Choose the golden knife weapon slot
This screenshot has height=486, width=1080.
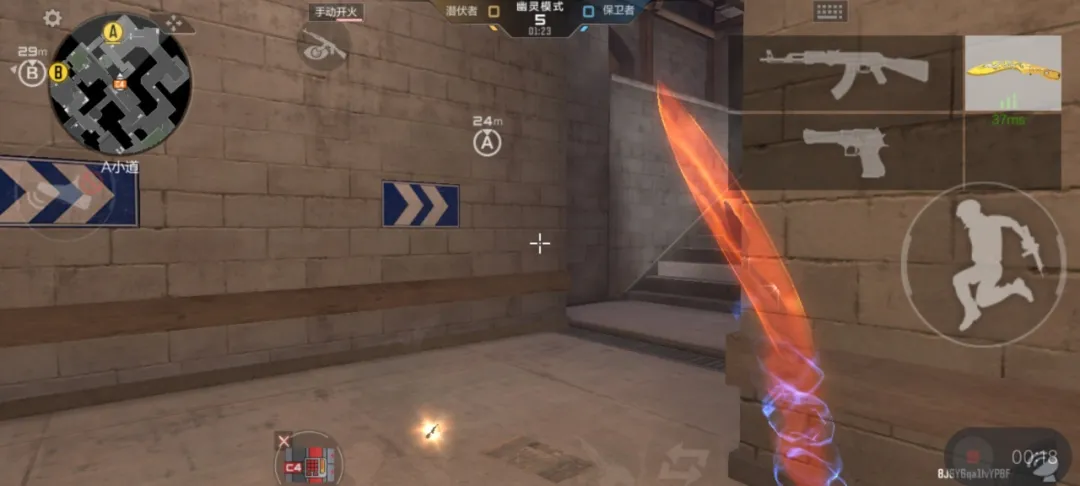(1012, 73)
